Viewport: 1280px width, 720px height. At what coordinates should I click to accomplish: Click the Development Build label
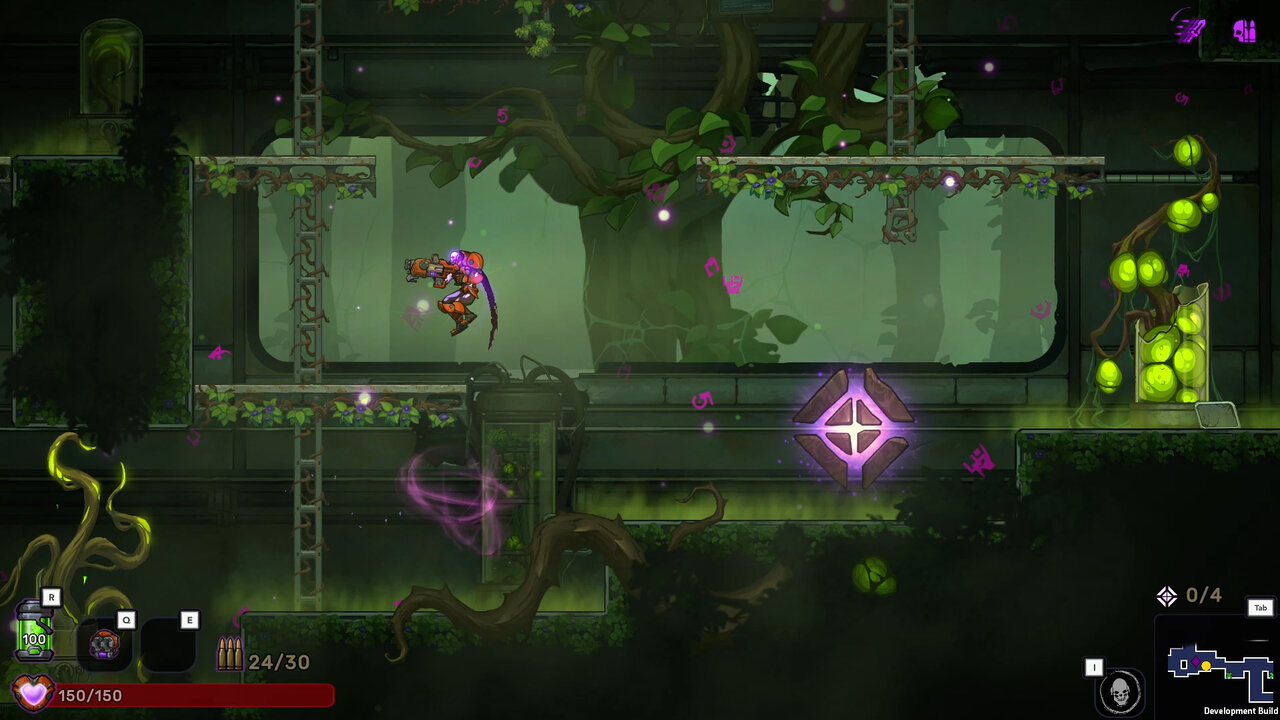(1239, 709)
